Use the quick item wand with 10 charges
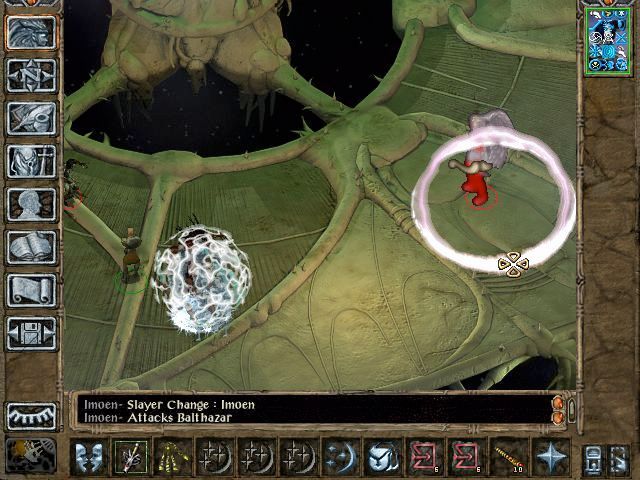 click(x=512, y=457)
